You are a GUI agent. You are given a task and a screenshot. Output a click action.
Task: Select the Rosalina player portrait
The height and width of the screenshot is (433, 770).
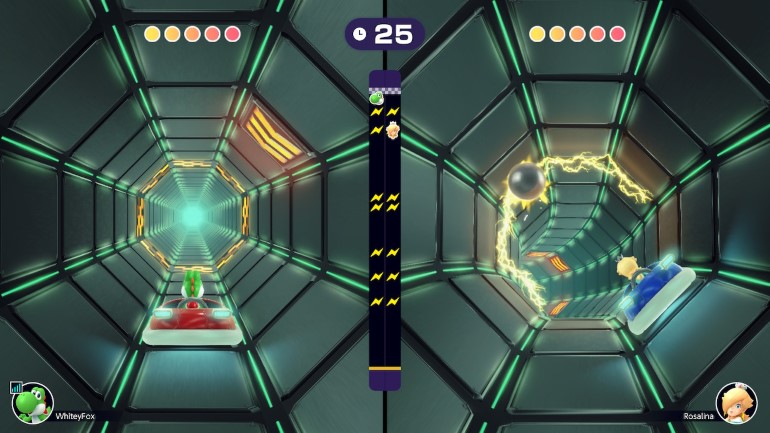[736, 403]
